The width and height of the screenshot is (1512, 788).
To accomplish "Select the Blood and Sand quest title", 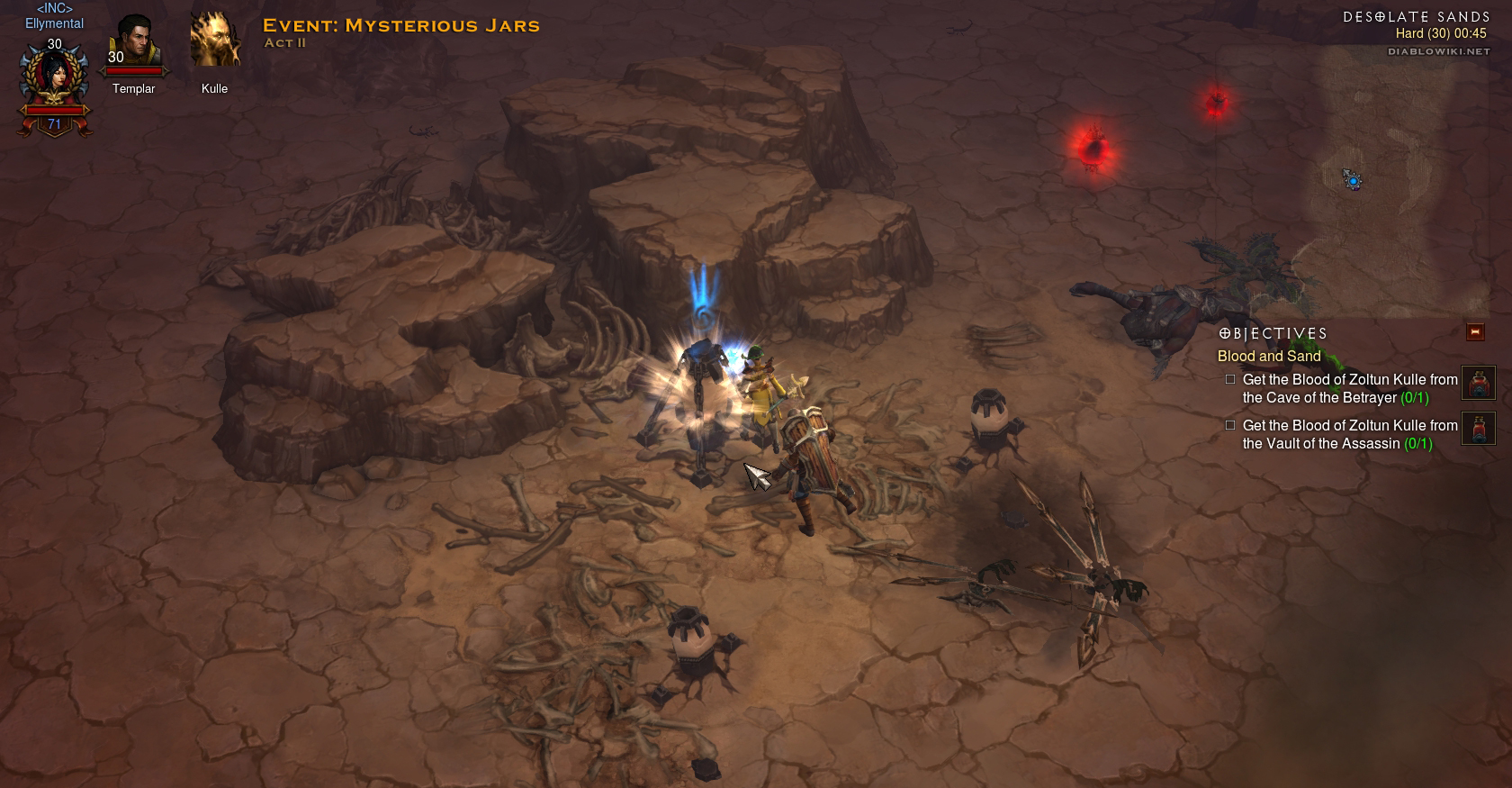I will pyautogui.click(x=1269, y=357).
